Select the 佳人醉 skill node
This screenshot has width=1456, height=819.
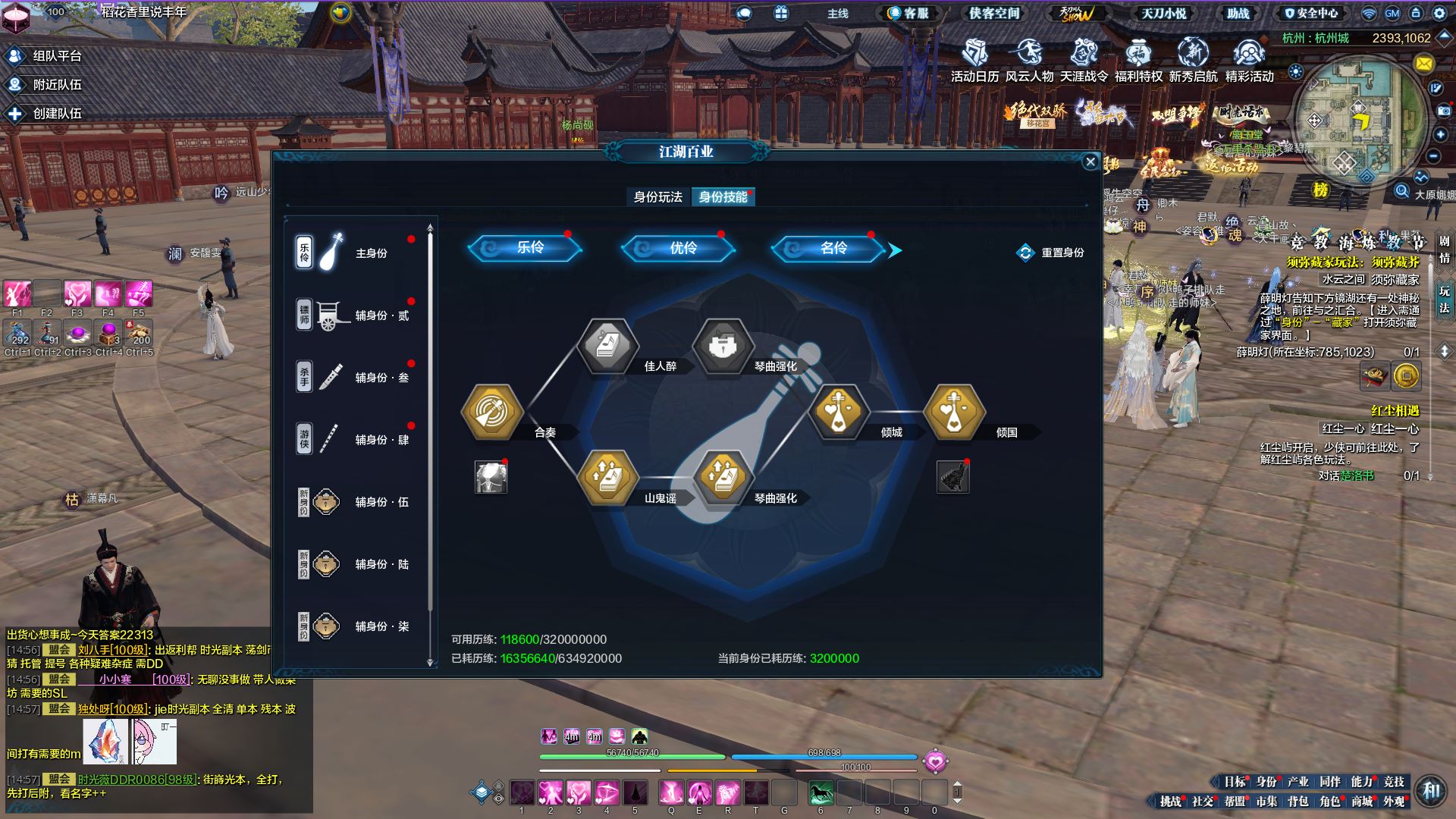click(607, 347)
